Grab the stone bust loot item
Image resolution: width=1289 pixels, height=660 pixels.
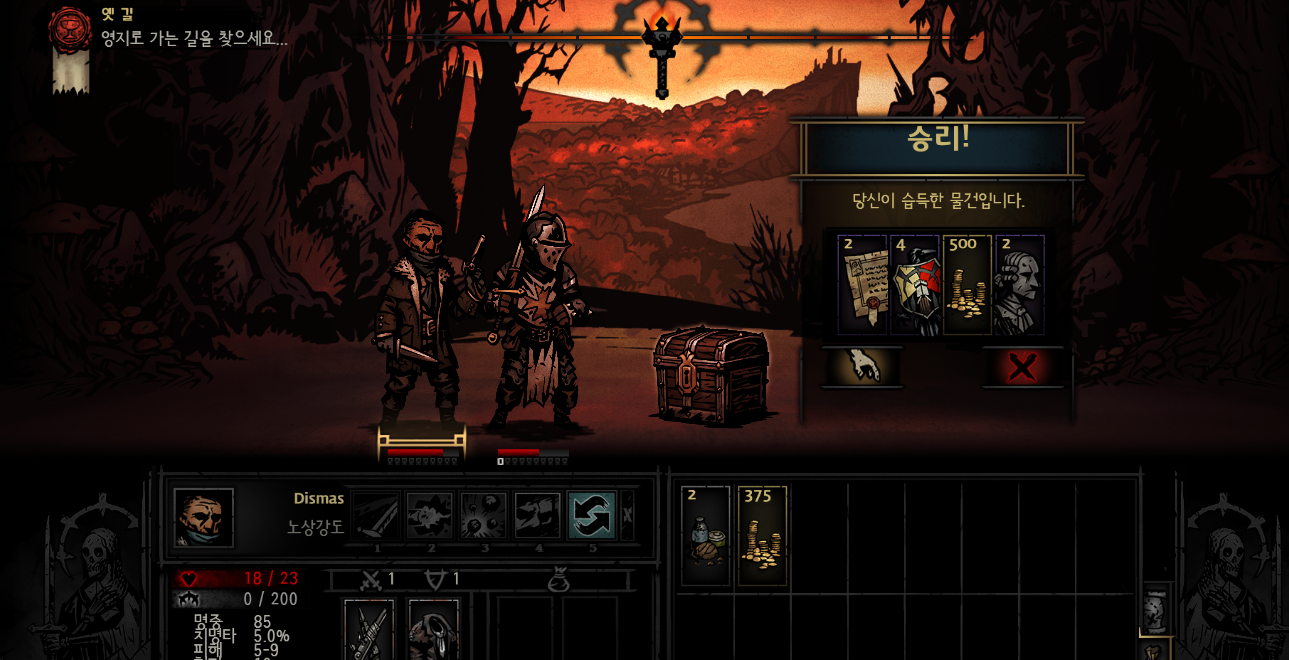click(1020, 285)
